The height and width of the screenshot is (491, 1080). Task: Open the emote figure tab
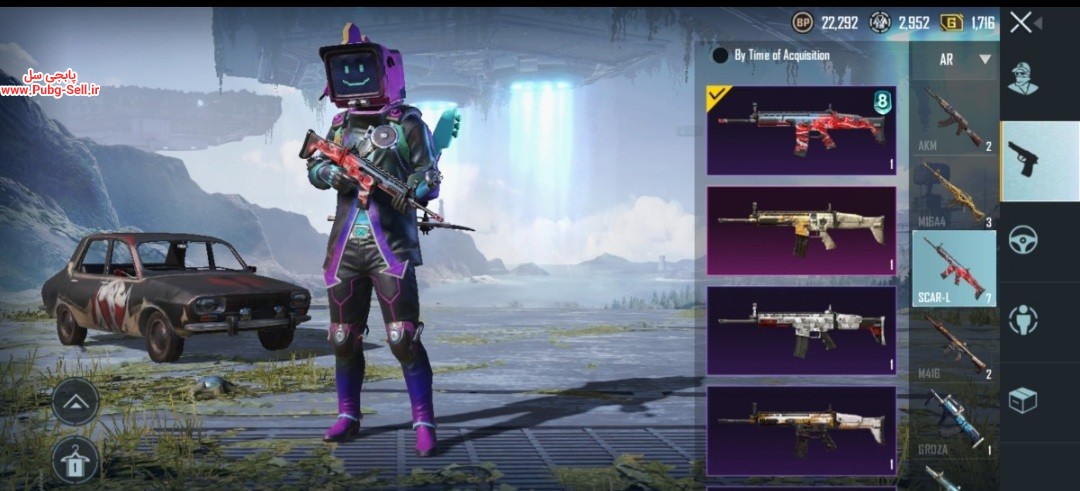click(x=1023, y=320)
